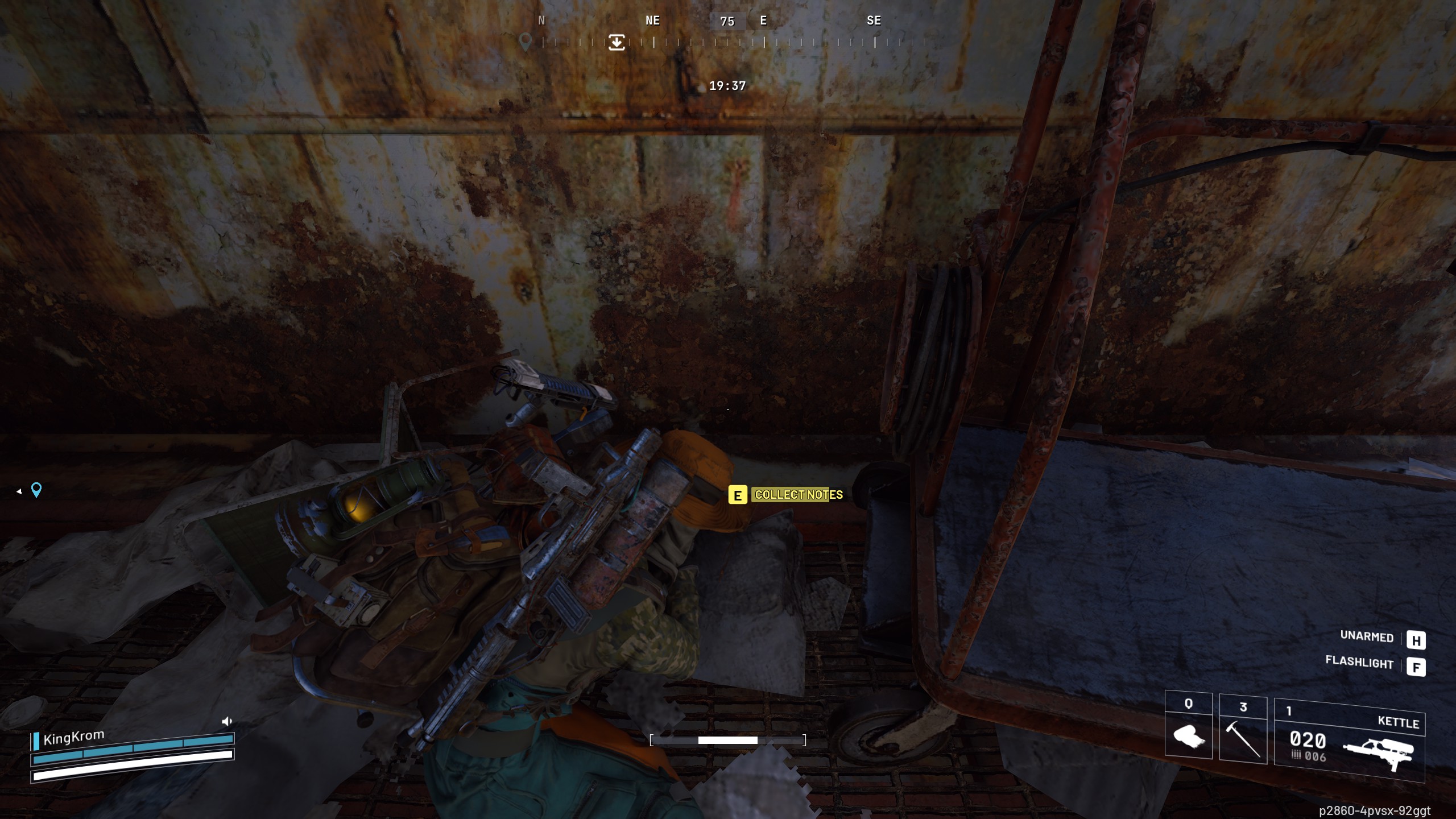Click the boxed arrow marker near NE
1456x819 pixels.
click(617, 43)
